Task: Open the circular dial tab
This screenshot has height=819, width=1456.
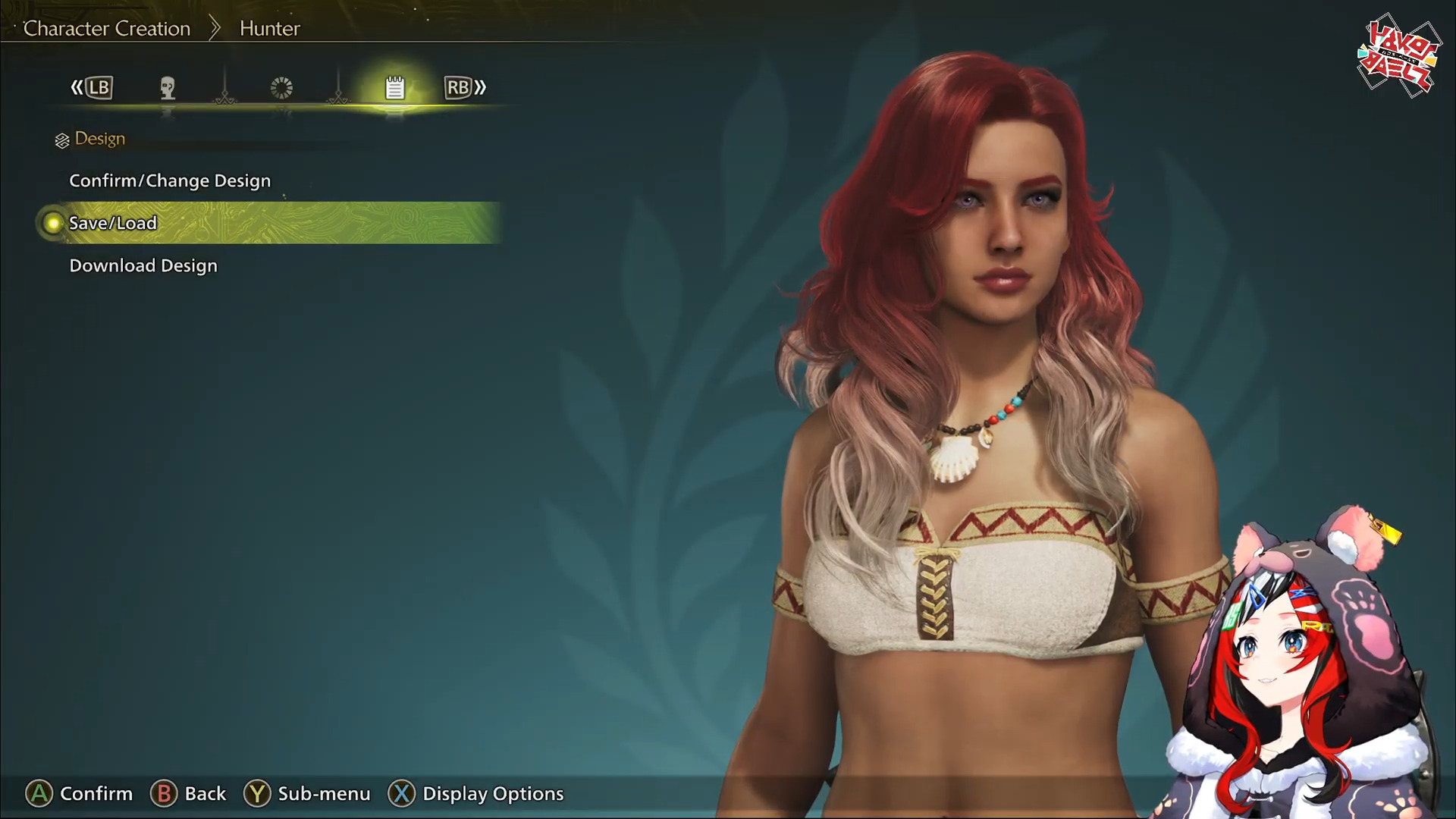Action: 281,88
